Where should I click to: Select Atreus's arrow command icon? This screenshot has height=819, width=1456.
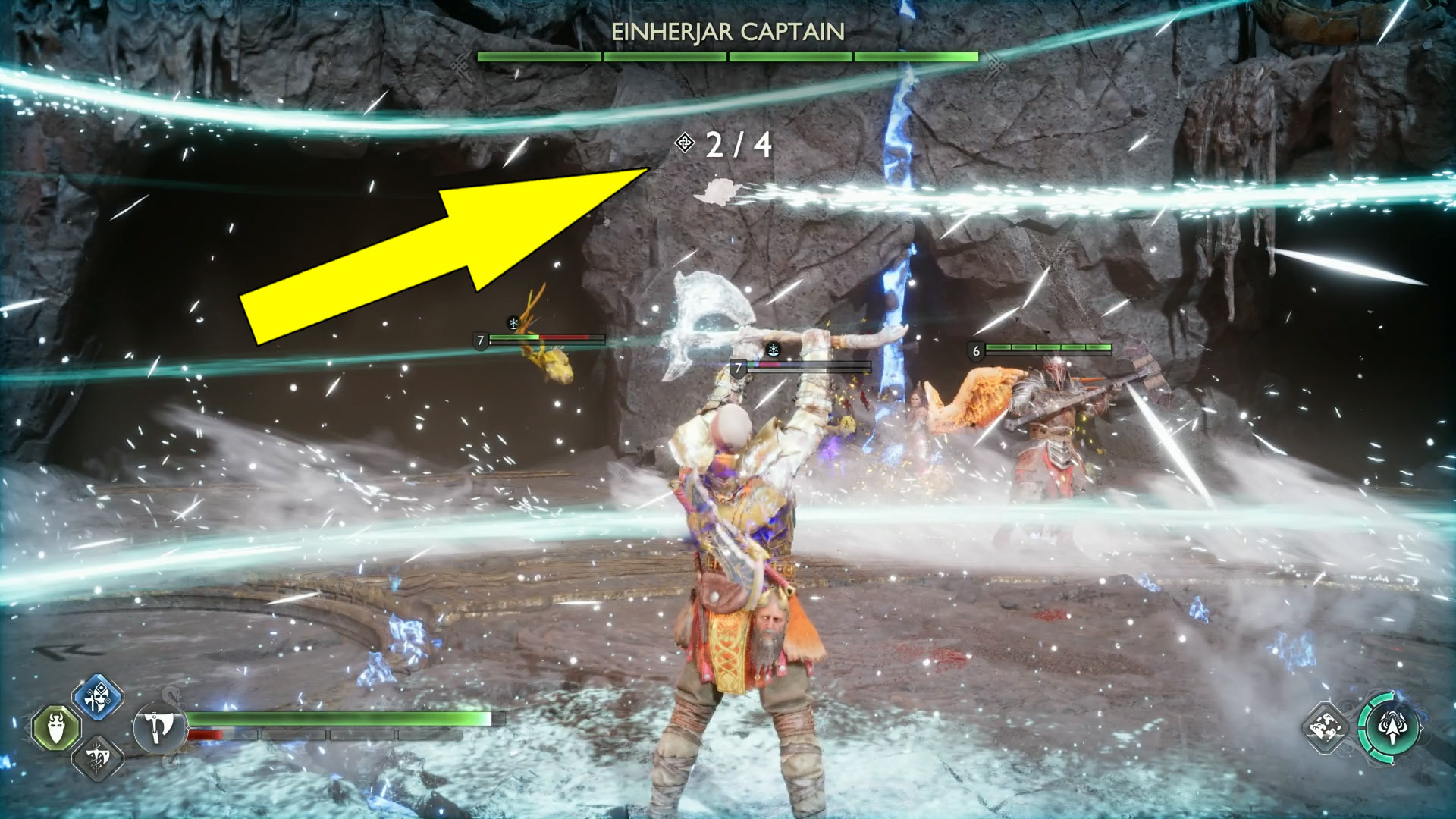(x=1392, y=728)
